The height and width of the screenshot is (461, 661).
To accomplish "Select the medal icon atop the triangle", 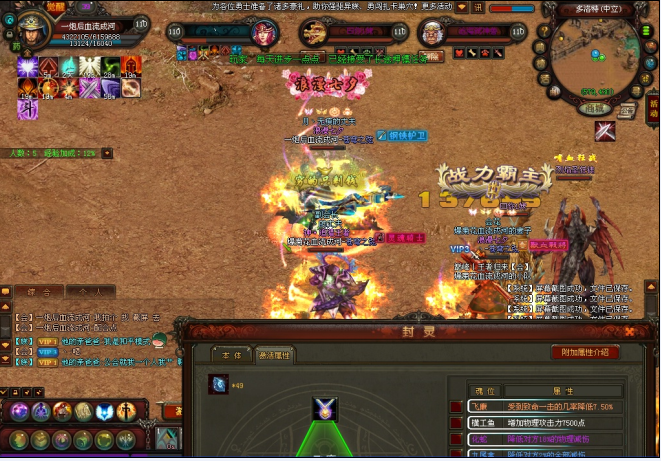I will pyautogui.click(x=326, y=409).
